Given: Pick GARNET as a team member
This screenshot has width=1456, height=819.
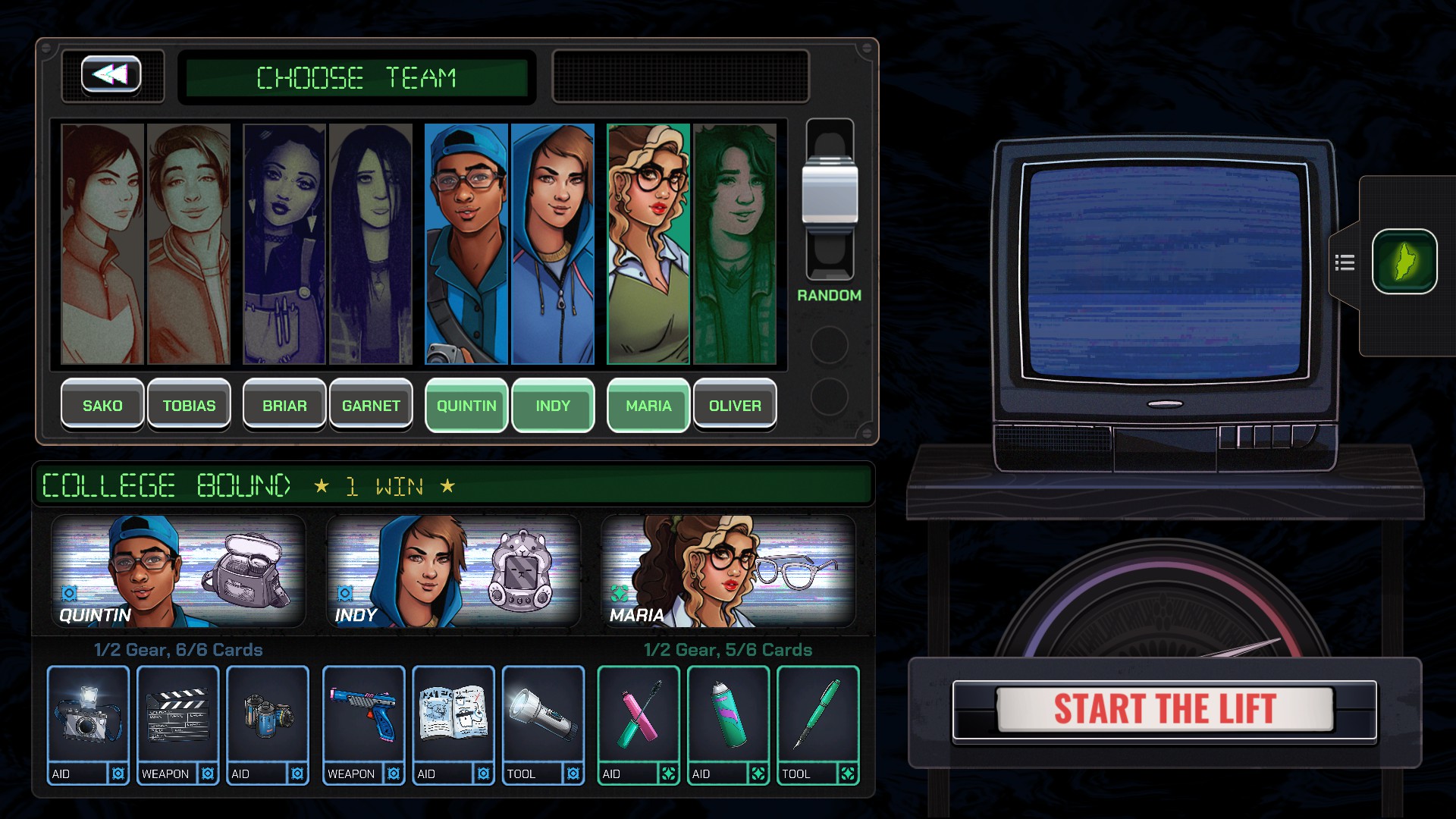Looking at the screenshot, I should pos(371,406).
